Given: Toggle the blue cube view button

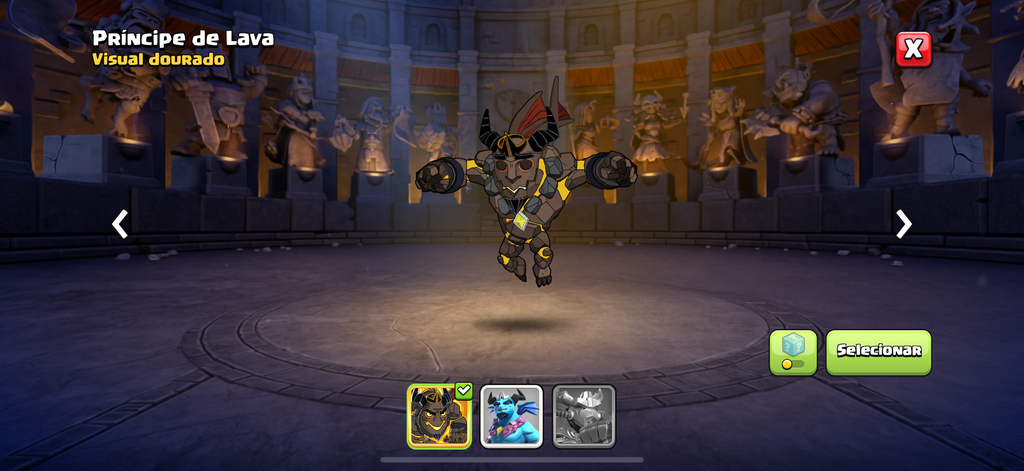Looking at the screenshot, I should coord(793,352).
